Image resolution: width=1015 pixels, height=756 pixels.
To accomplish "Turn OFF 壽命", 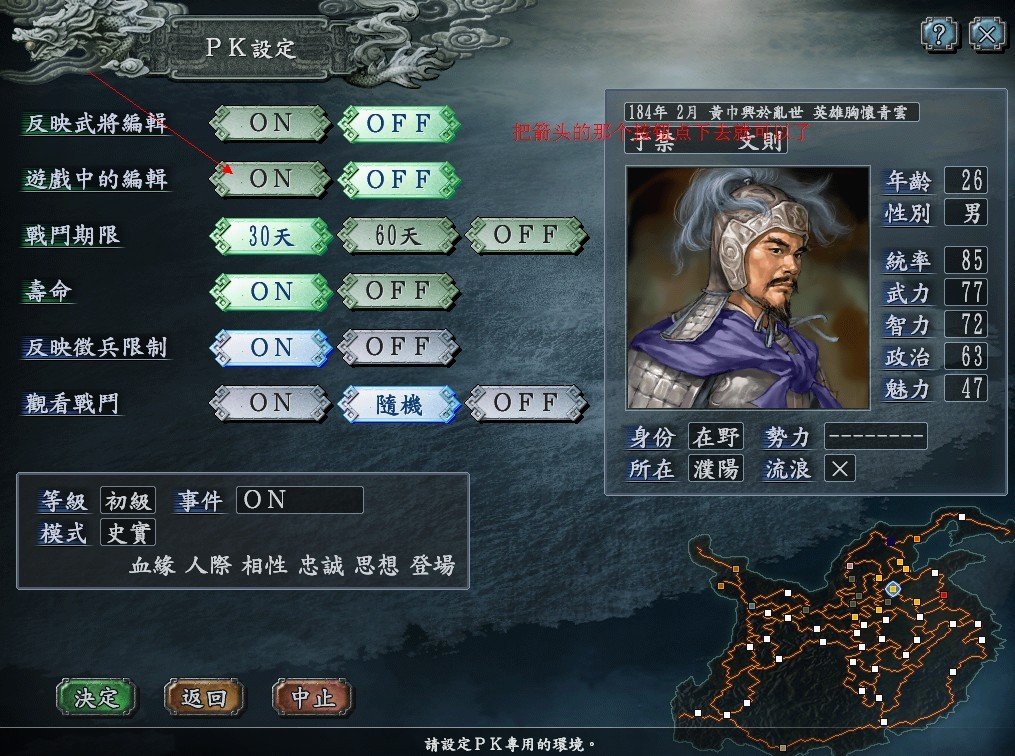I will pyautogui.click(x=398, y=292).
